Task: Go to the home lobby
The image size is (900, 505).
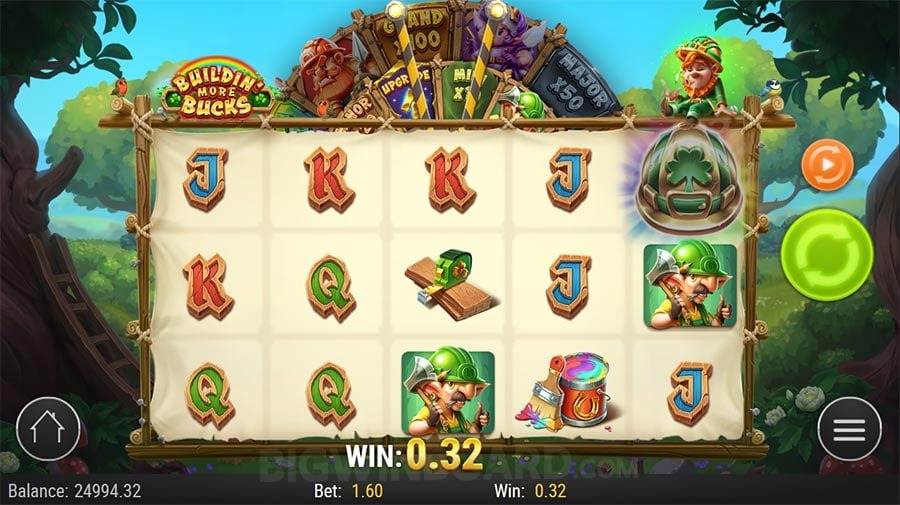Action: [47, 430]
